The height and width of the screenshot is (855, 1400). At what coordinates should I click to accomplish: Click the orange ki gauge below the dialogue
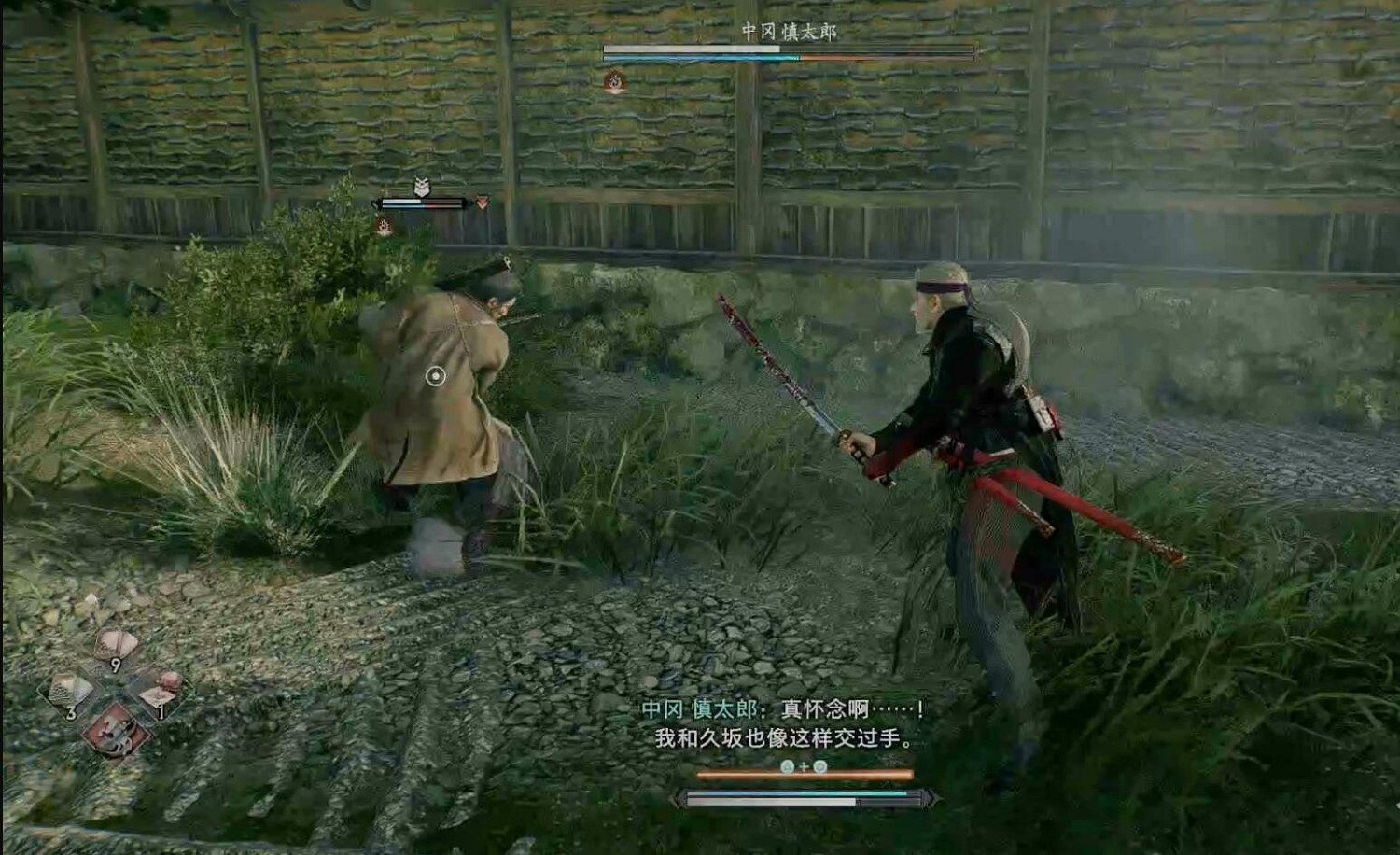point(805,776)
